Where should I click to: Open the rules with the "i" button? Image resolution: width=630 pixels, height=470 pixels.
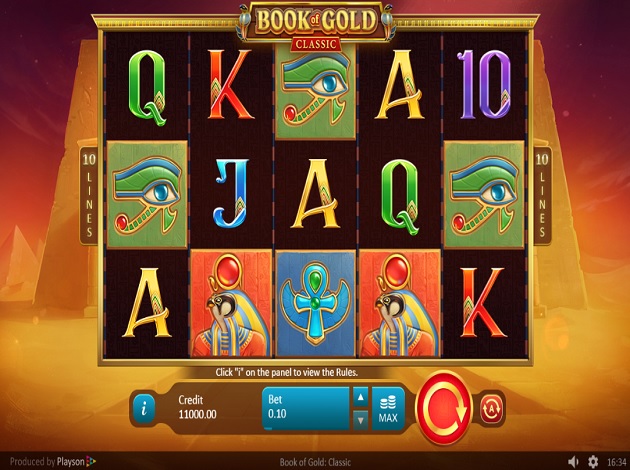146,408
